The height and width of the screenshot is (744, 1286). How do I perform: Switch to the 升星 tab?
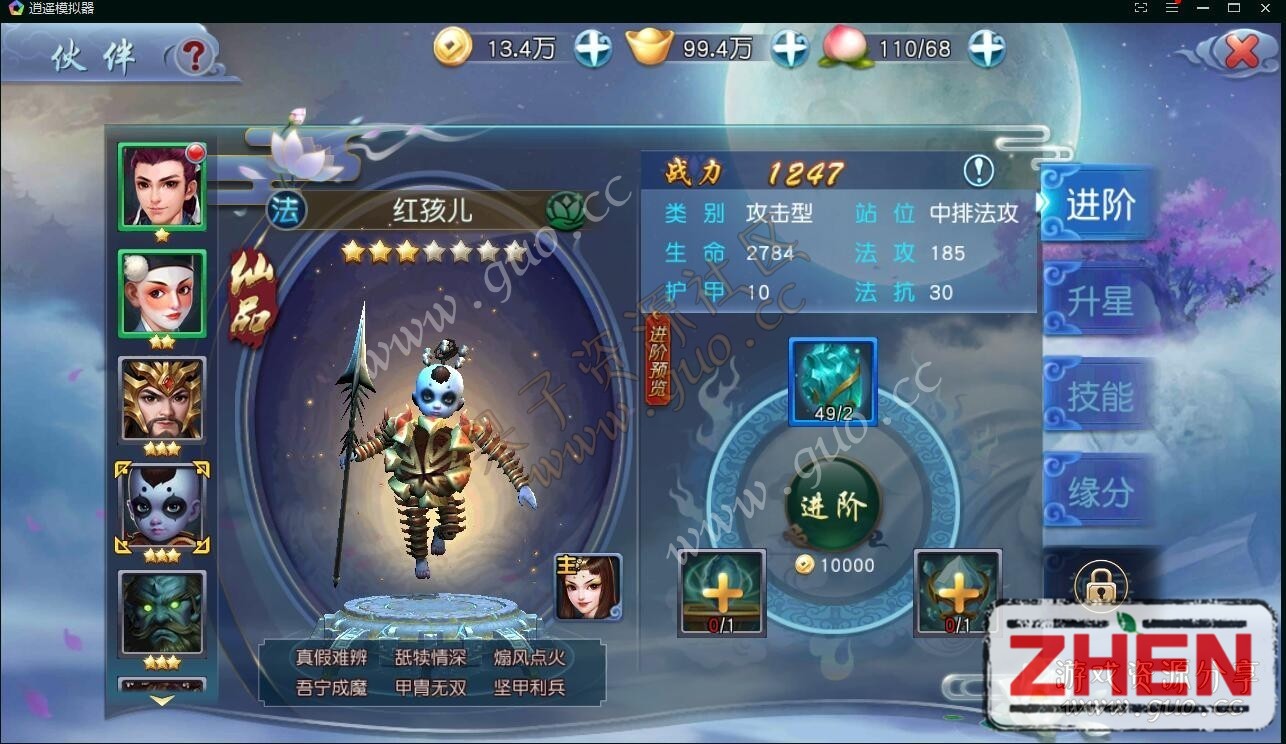point(1099,301)
